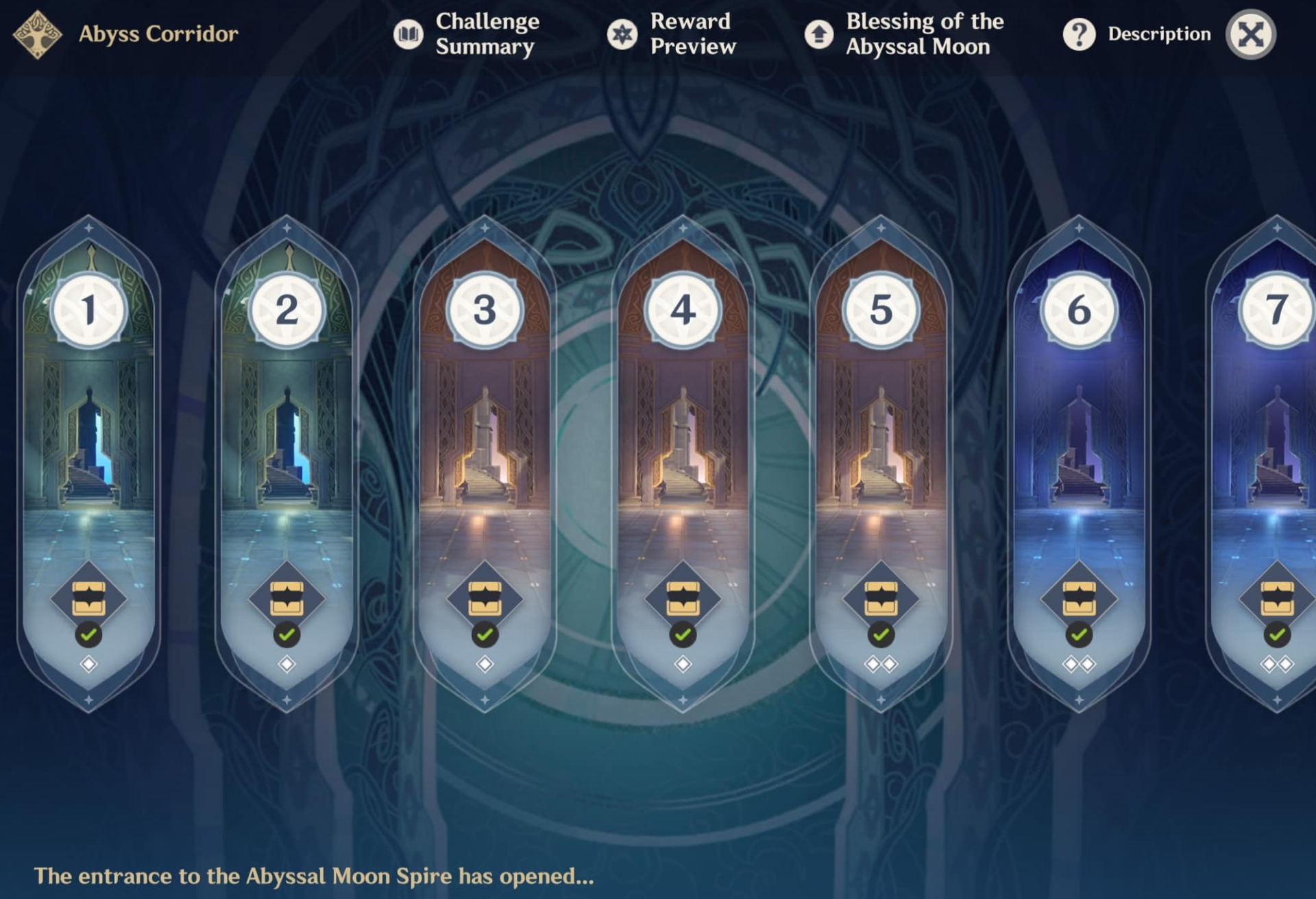Image resolution: width=1316 pixels, height=899 pixels.
Task: Enter floor 3 chamber panel
Action: (x=485, y=439)
